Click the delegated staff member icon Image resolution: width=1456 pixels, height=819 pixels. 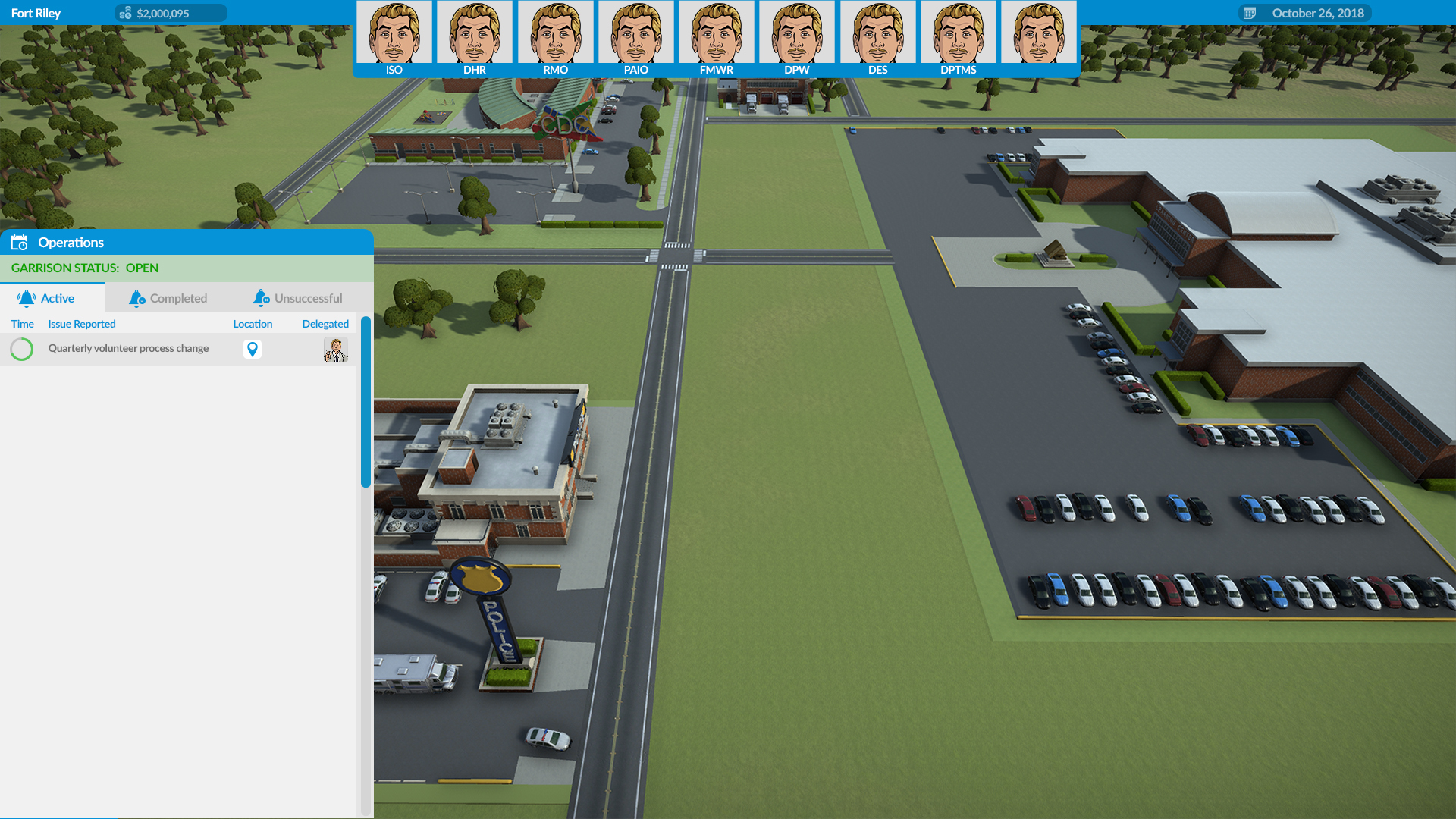(x=335, y=350)
